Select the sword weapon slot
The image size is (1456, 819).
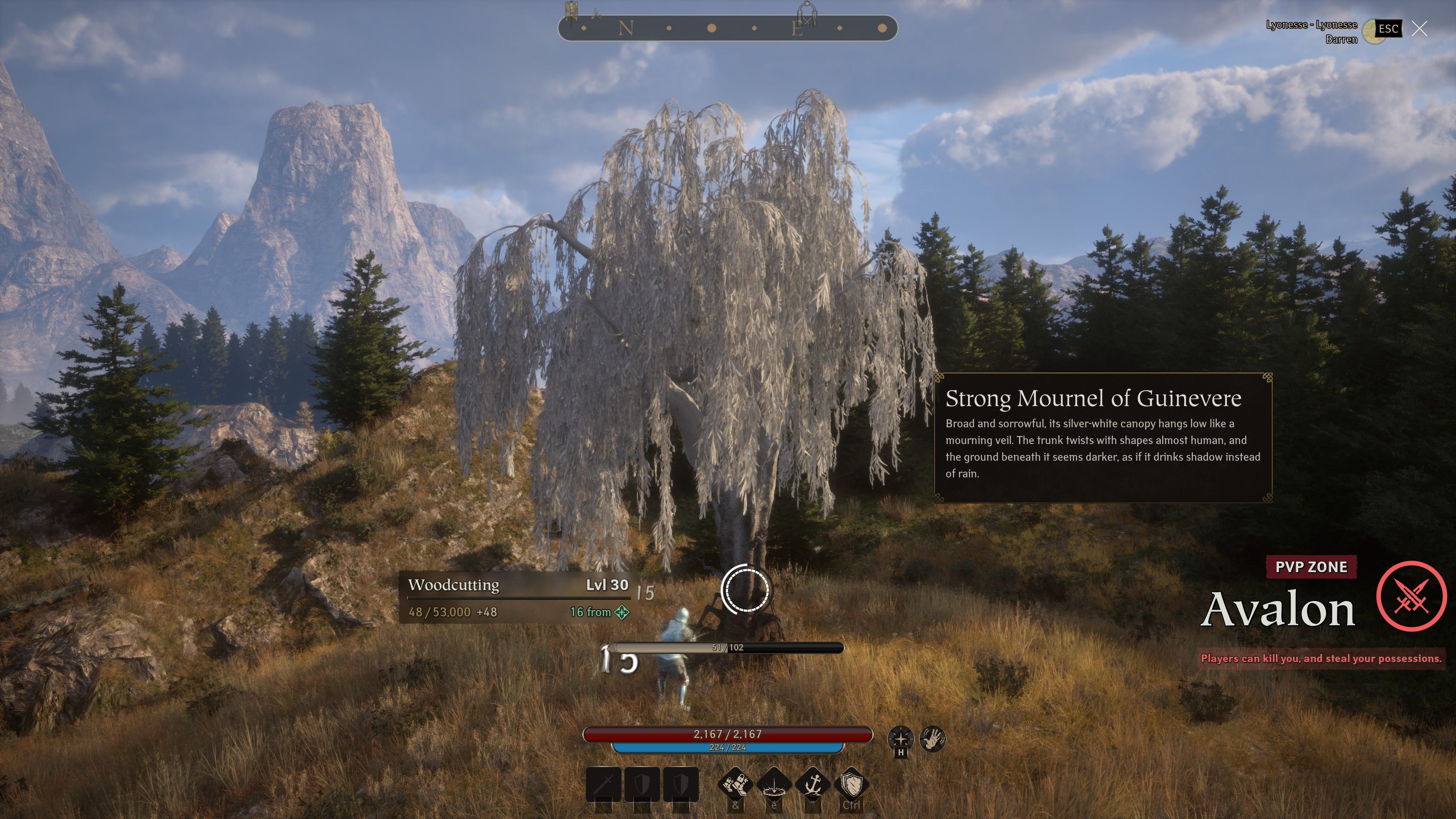pos(604,784)
